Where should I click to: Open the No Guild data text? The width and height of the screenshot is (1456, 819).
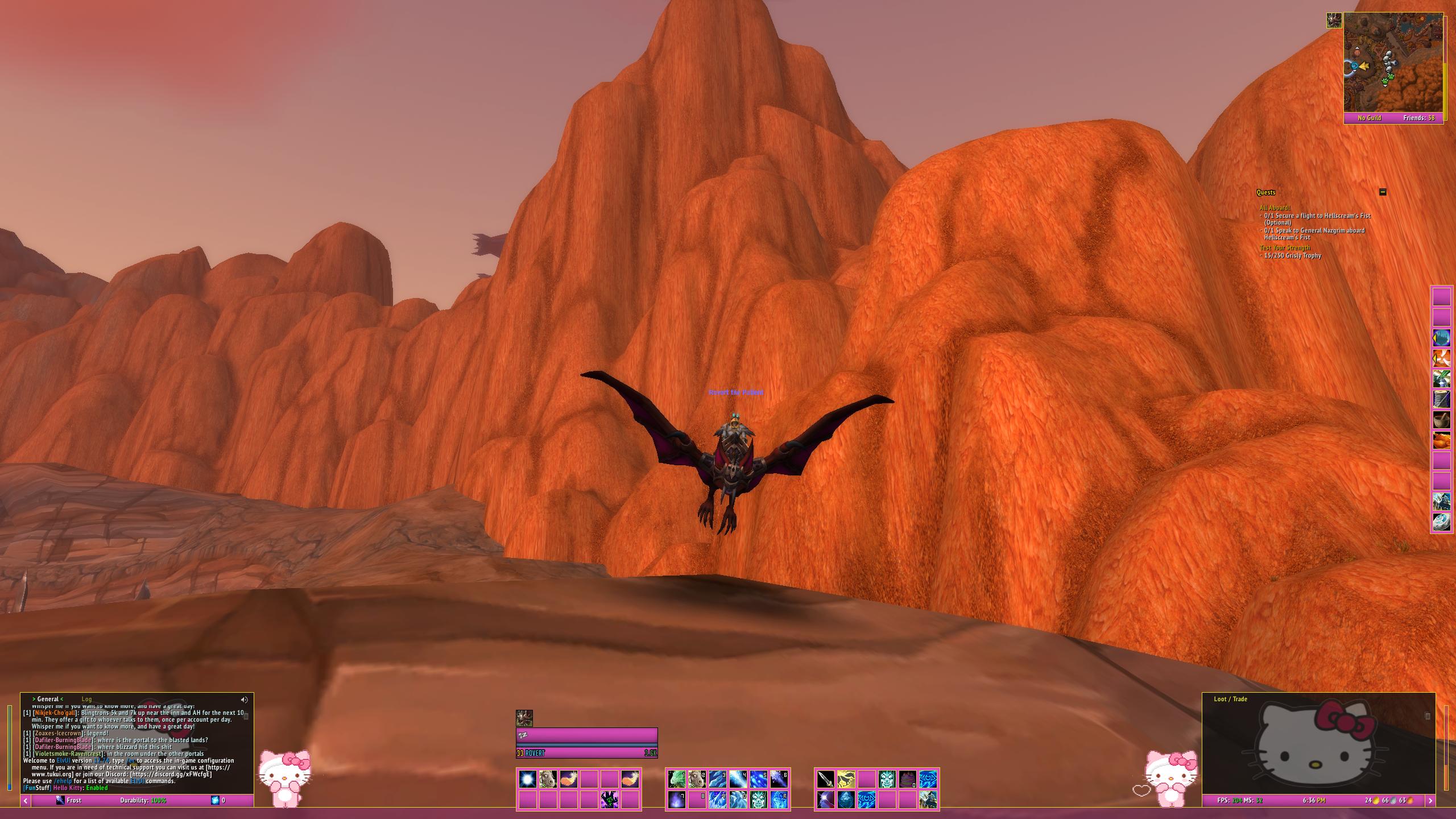tap(1369, 118)
